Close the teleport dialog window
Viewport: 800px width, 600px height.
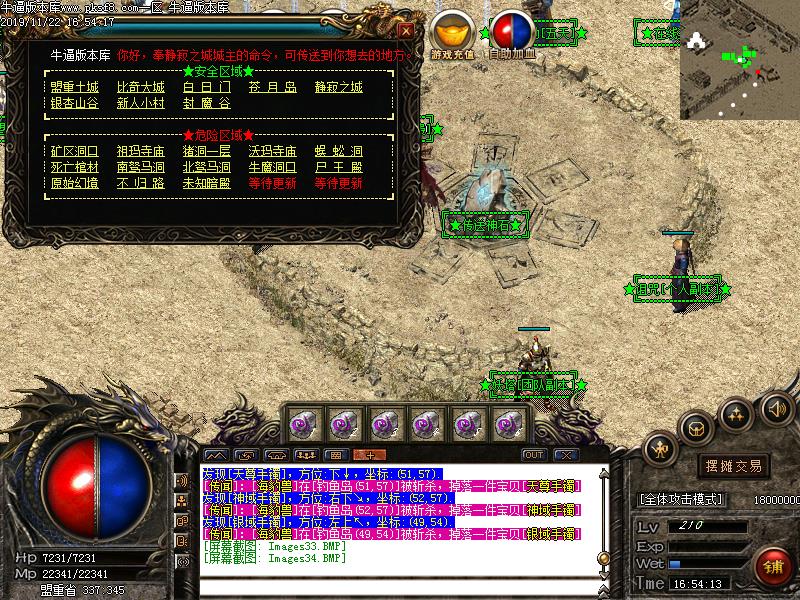tap(404, 30)
